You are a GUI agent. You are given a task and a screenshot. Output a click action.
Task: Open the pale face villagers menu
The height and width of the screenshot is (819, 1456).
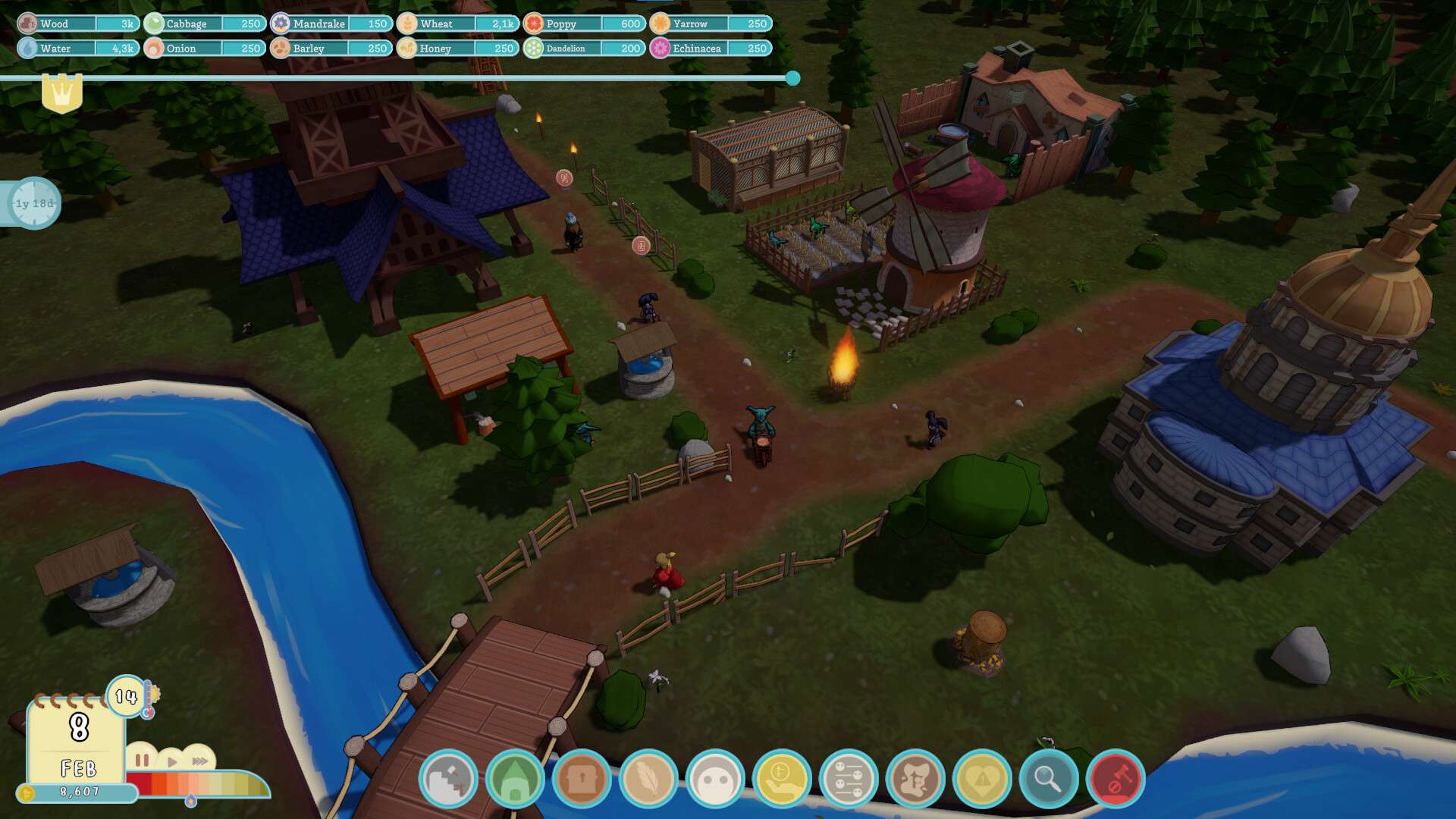coord(715,779)
